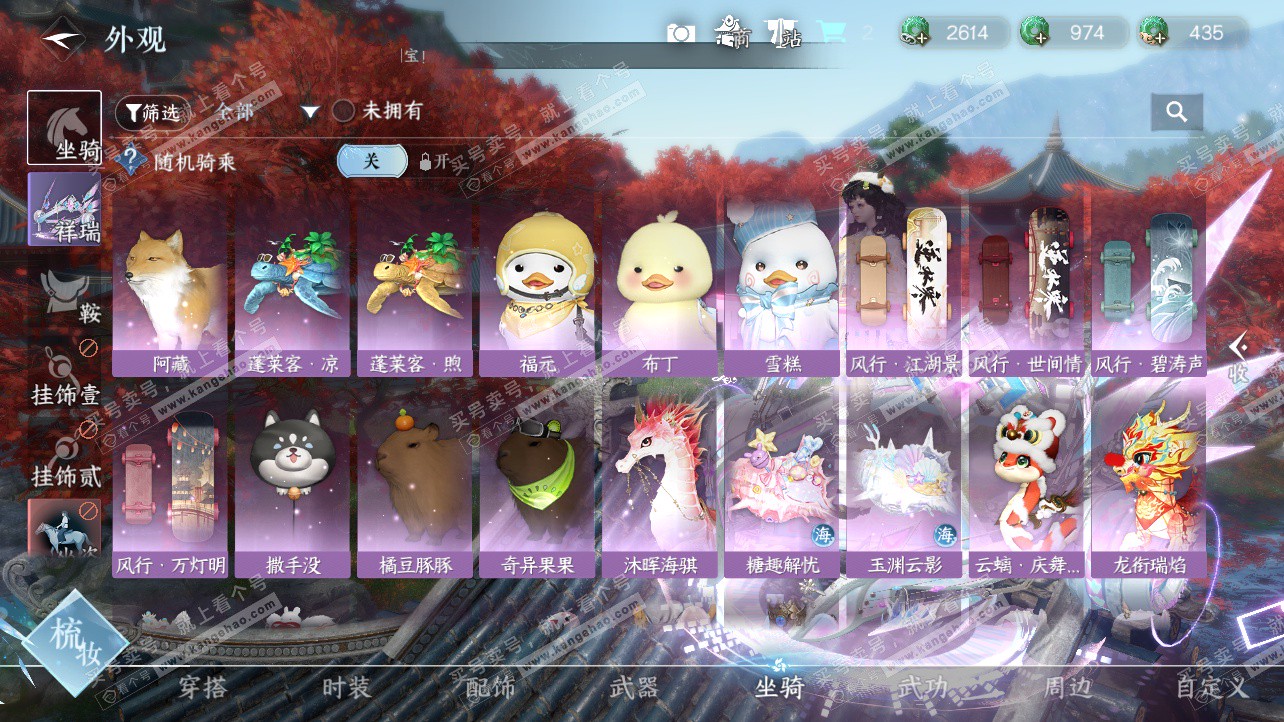Screen dimensions: 1284x722
Task: Select the 雪糕 penguin mount card
Action: [782, 285]
